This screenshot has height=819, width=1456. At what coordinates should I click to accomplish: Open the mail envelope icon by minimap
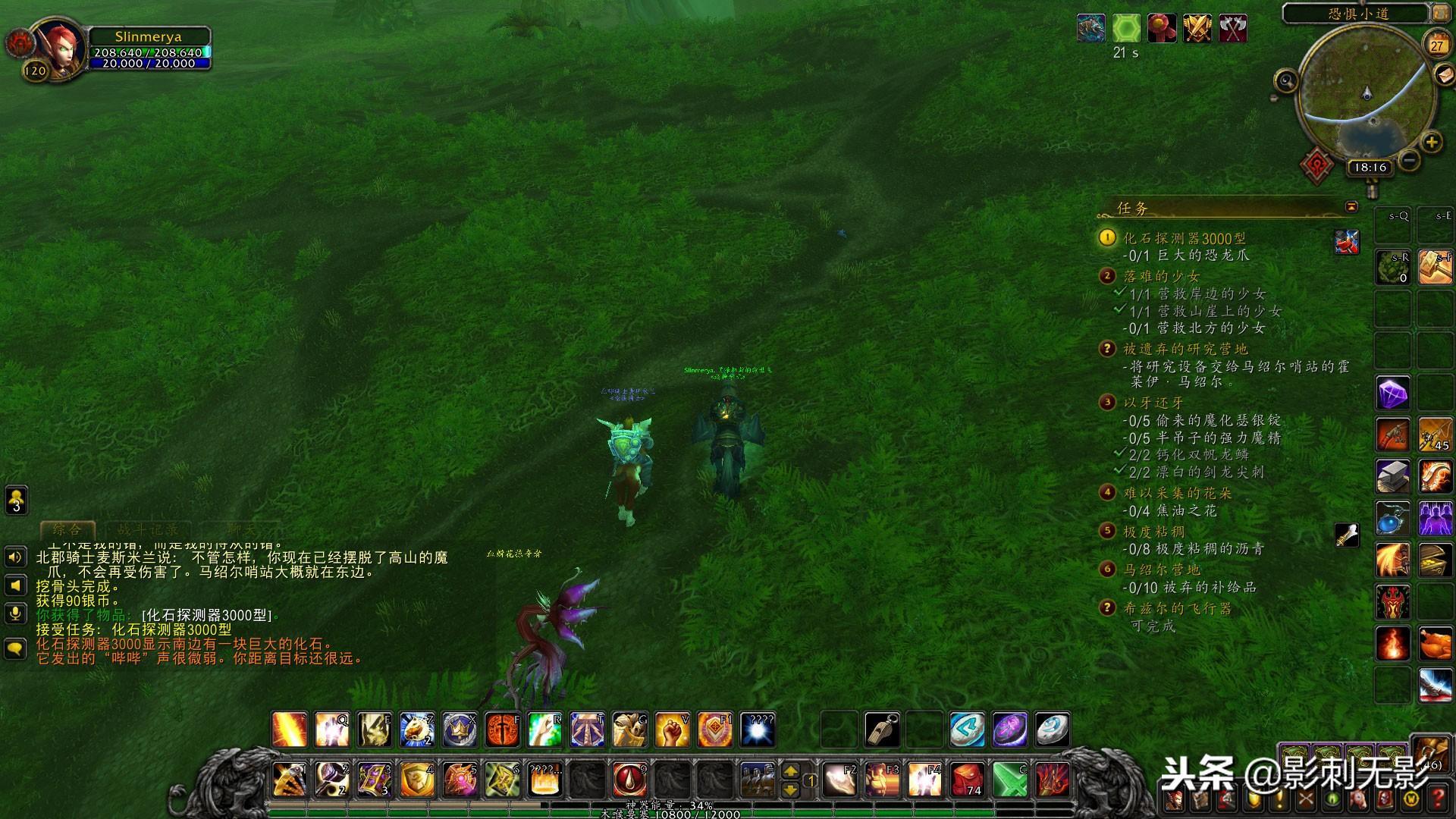[x=1443, y=74]
